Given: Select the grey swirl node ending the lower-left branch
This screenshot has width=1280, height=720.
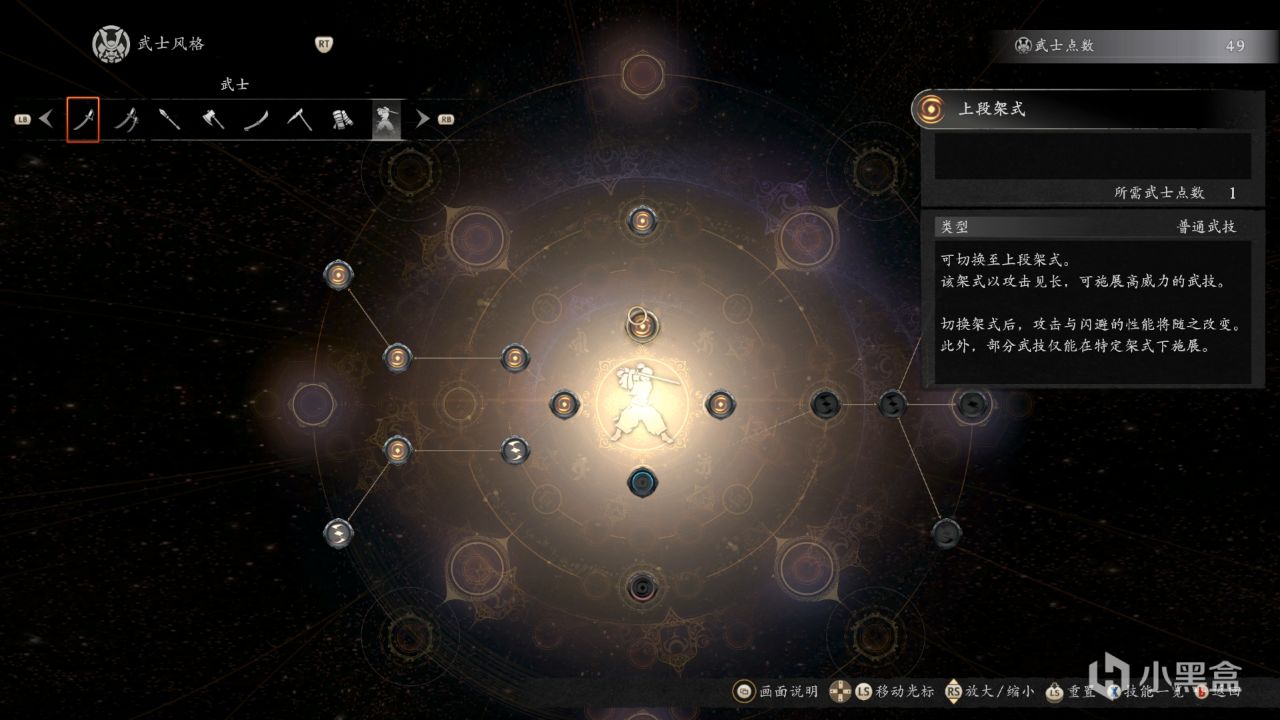Looking at the screenshot, I should (338, 532).
